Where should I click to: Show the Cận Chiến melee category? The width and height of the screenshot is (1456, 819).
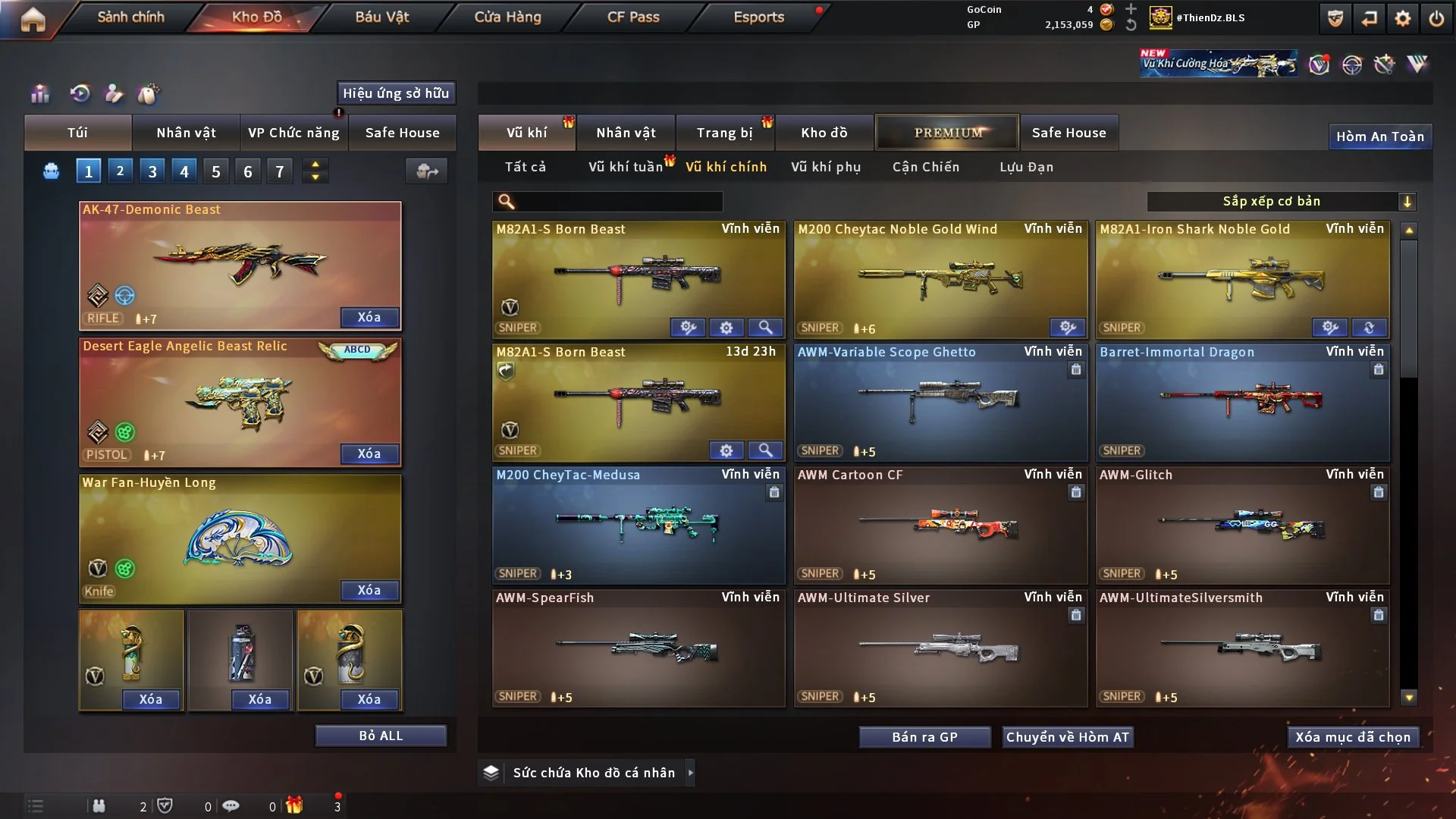coord(926,167)
